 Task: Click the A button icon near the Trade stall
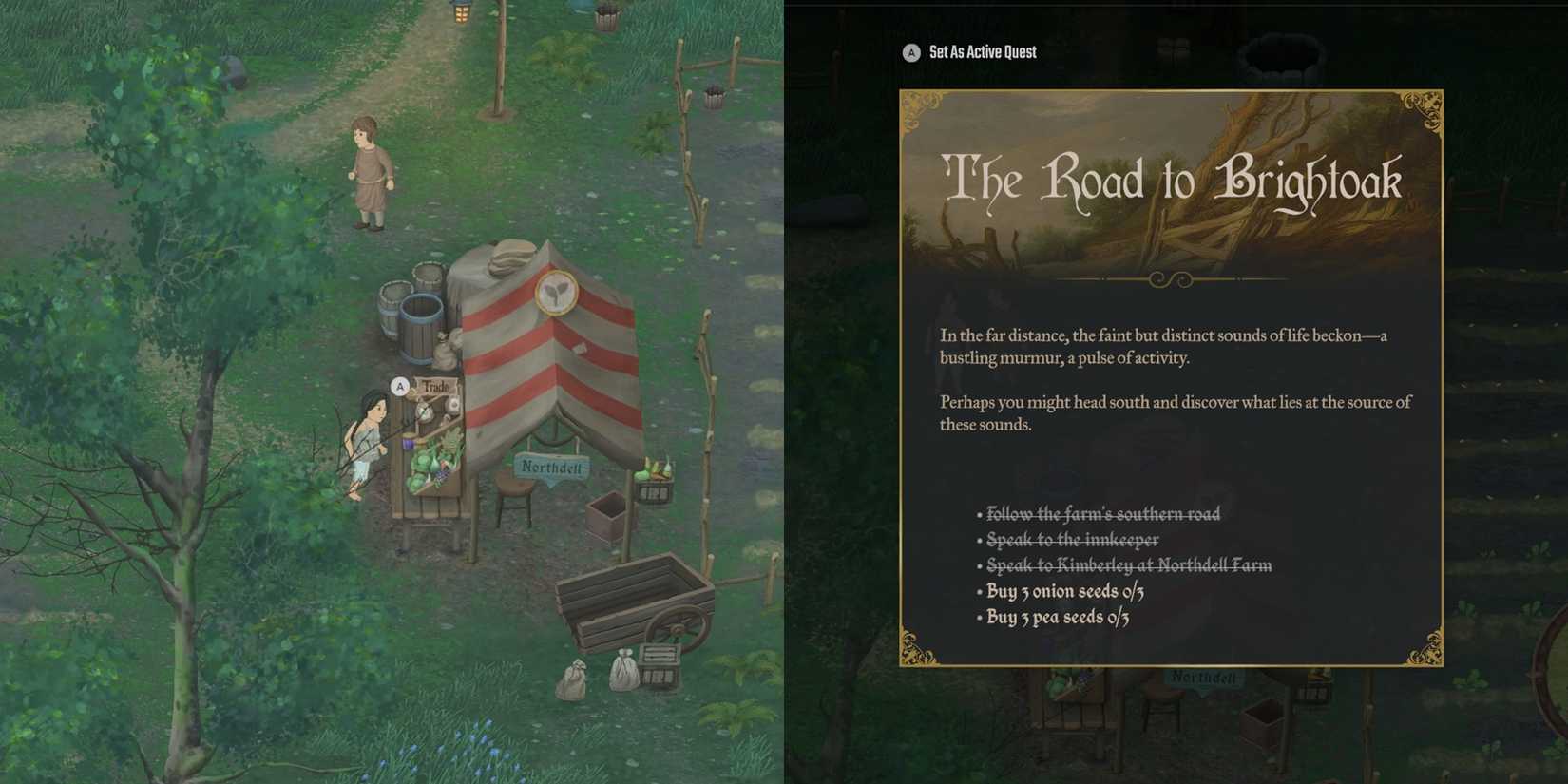click(399, 387)
